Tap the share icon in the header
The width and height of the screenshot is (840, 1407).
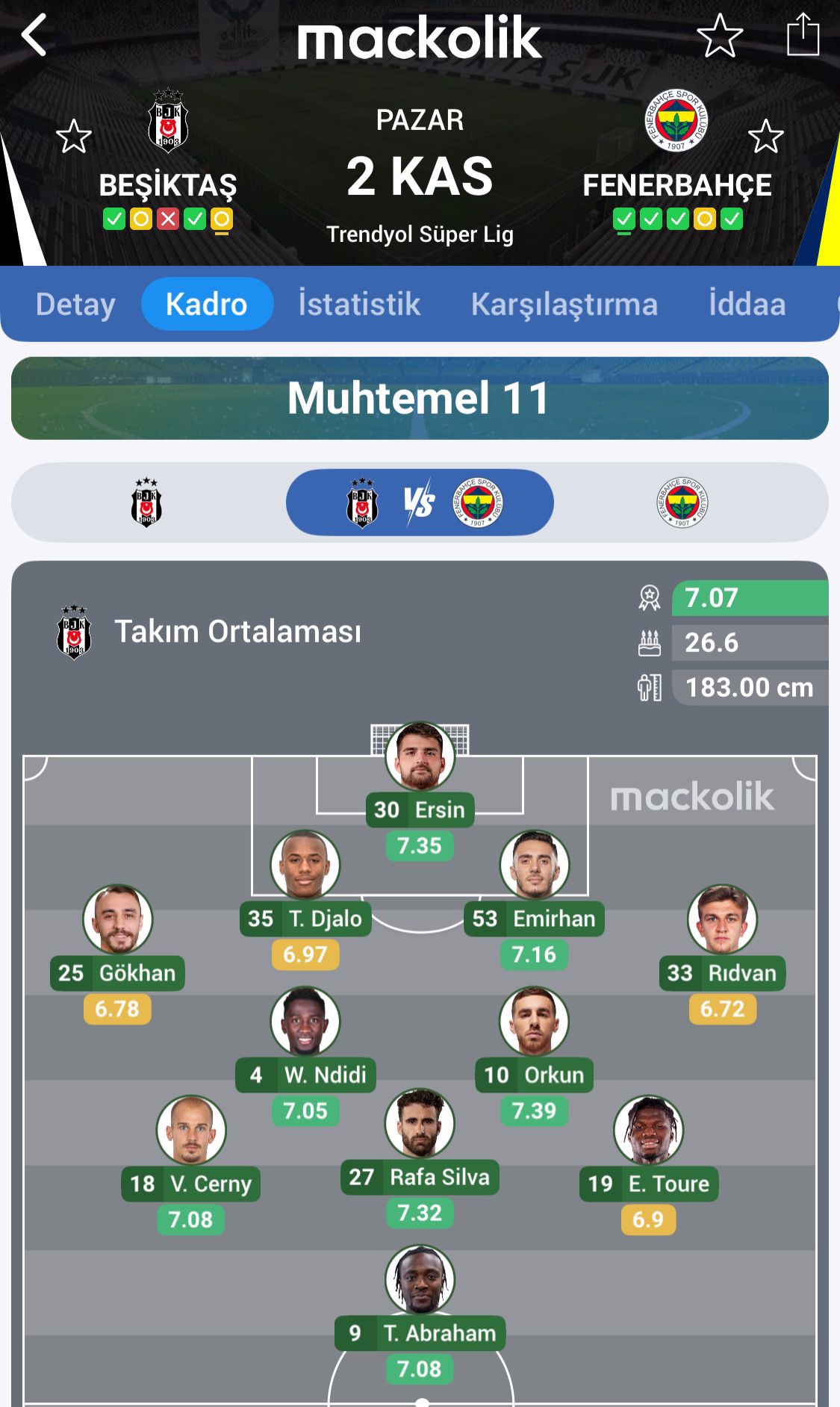803,35
